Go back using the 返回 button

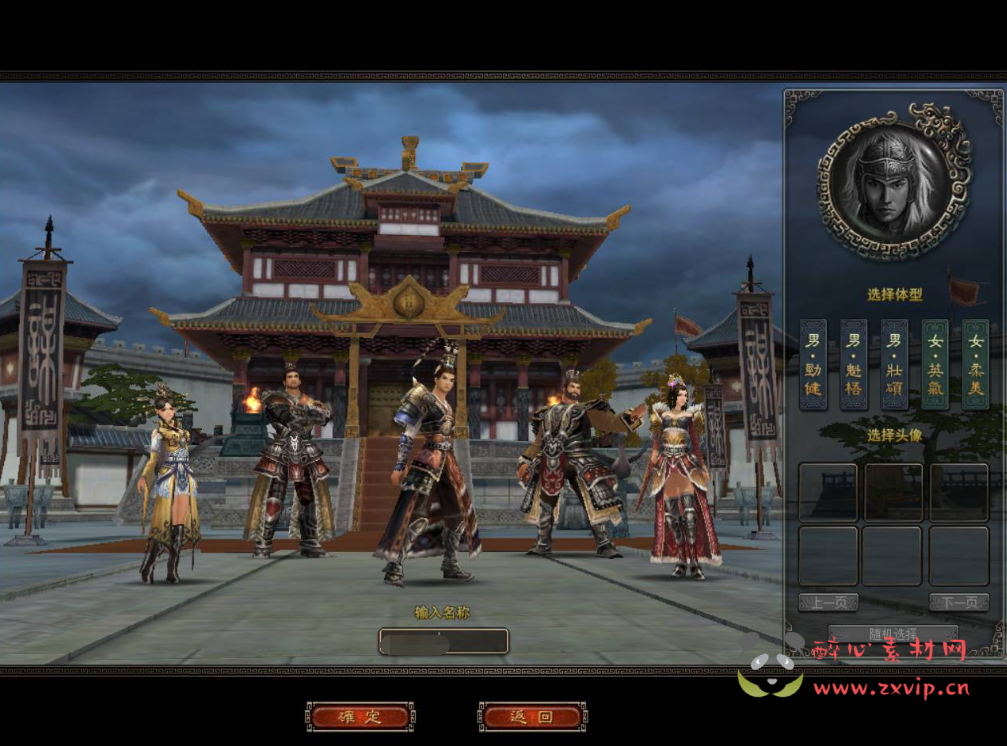[532, 717]
